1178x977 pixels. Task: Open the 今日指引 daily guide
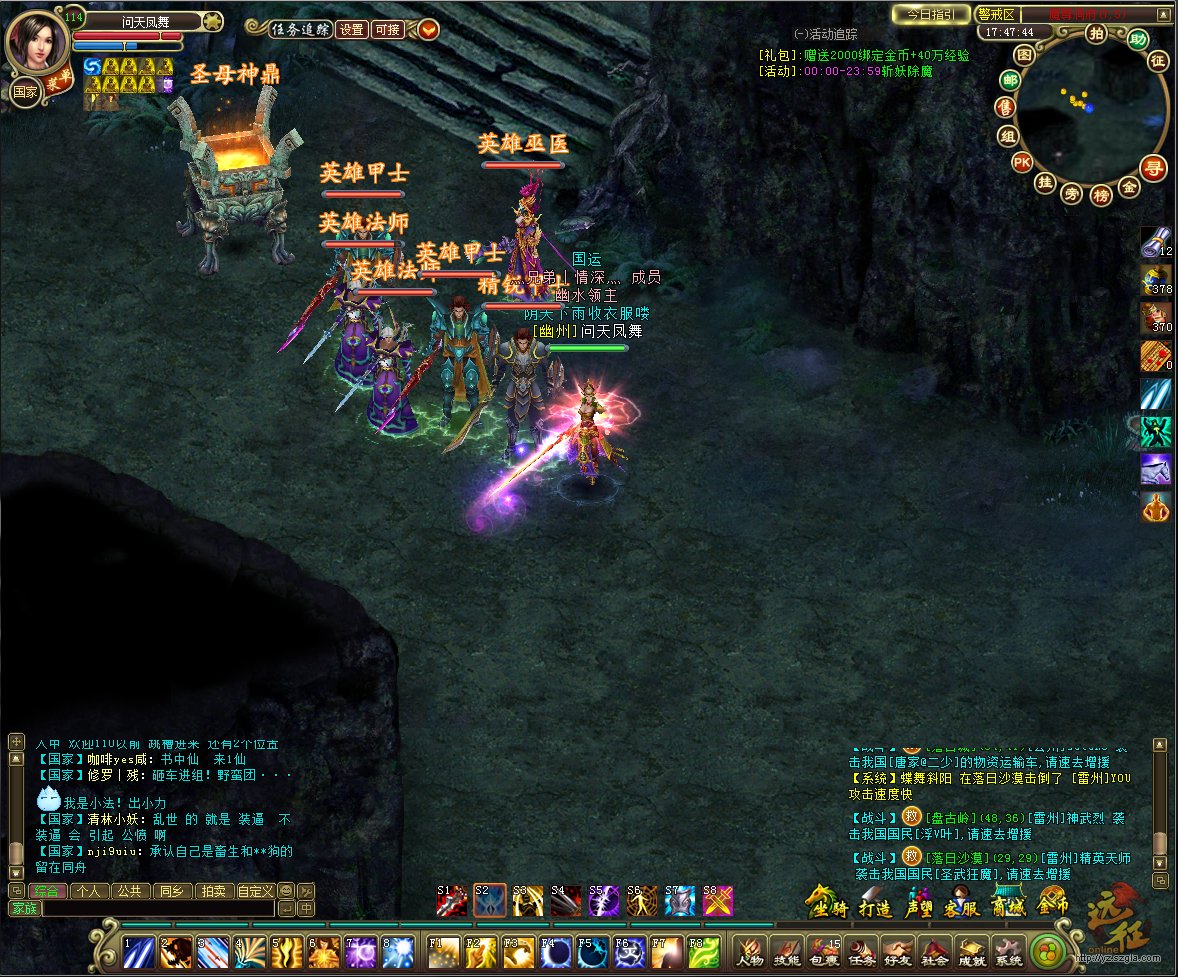pos(930,14)
